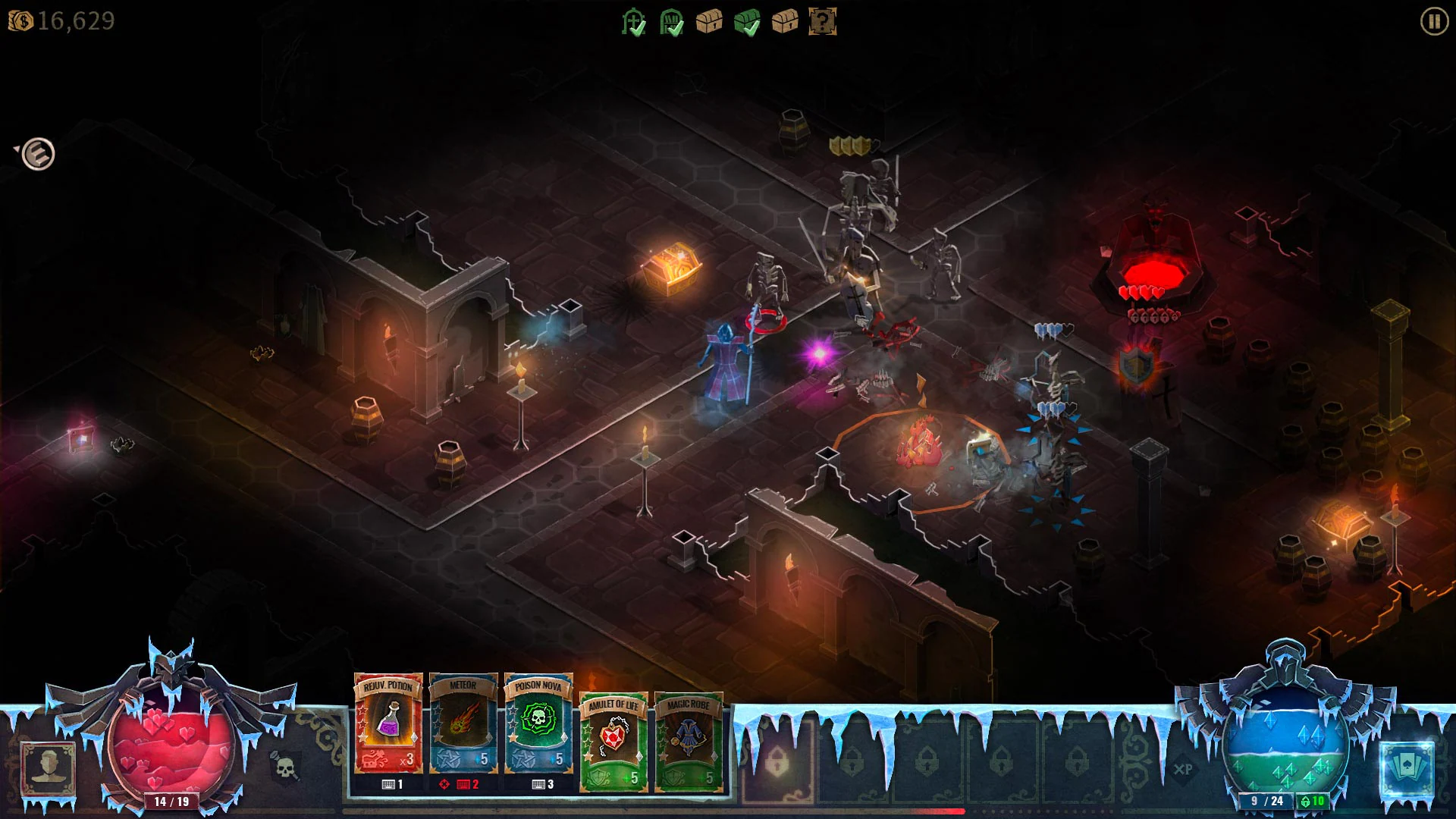The image size is (1456, 819).
Task: Click the compass arrow on the left edge
Action: 36,152
